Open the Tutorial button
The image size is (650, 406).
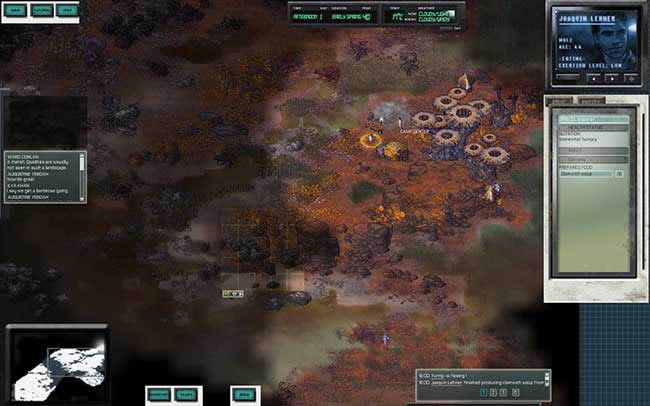coord(41,10)
